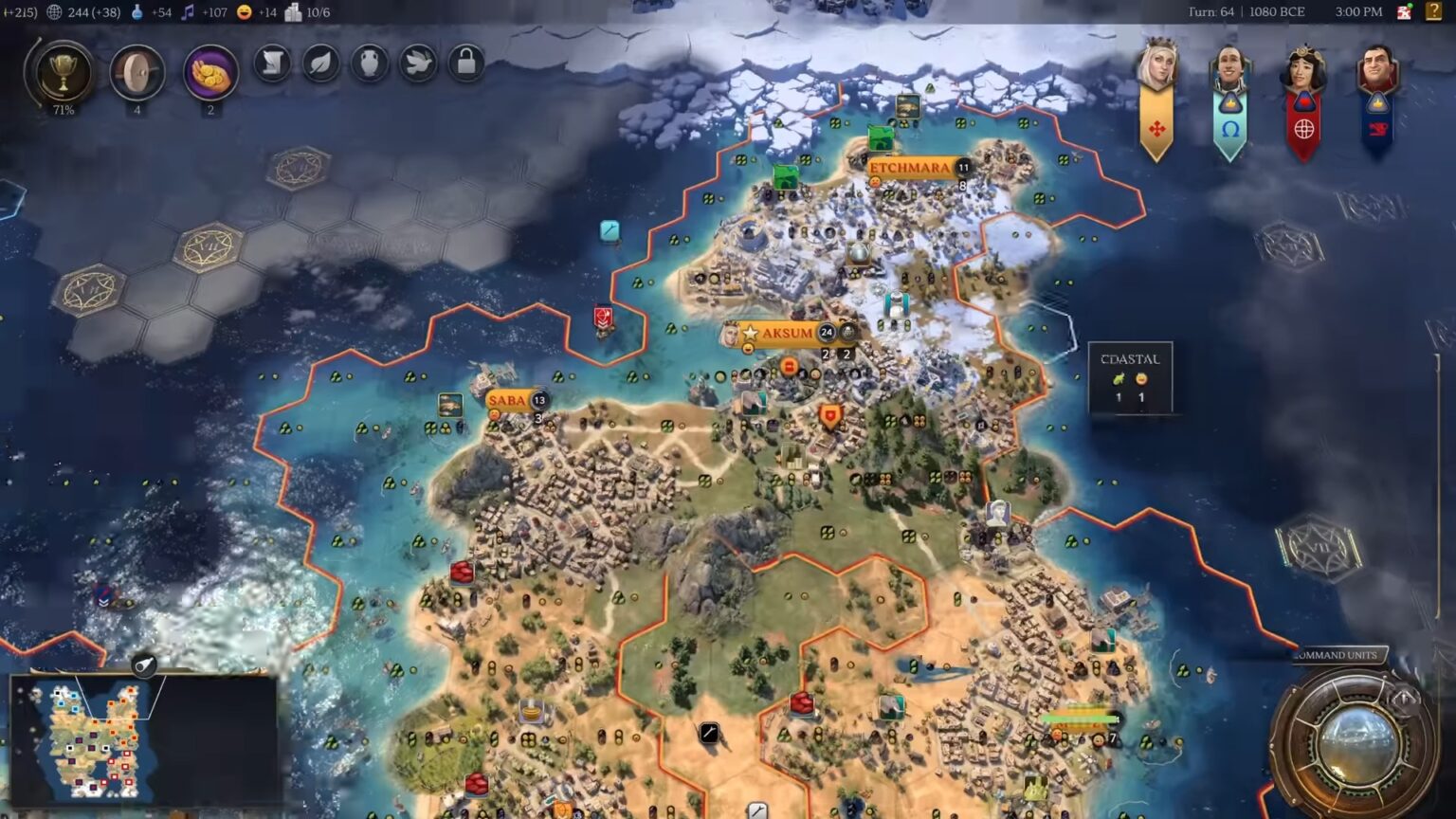Open the fame trophy overview showing 71%
Screen dimensions: 1456x819
[61, 69]
